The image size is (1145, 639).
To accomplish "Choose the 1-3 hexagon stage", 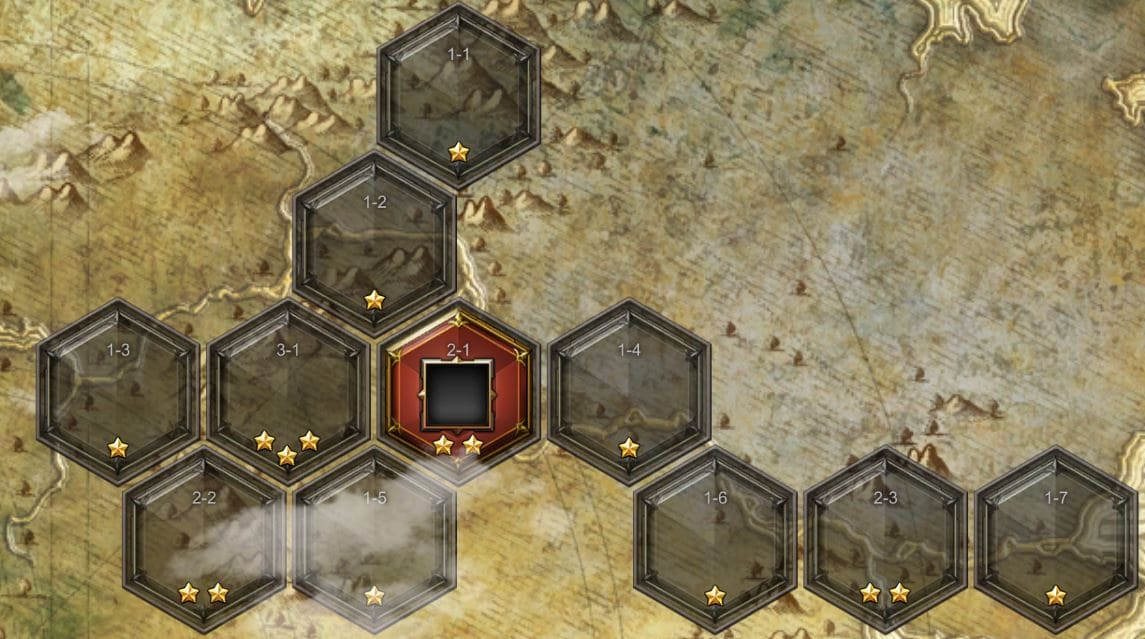I will point(118,391).
